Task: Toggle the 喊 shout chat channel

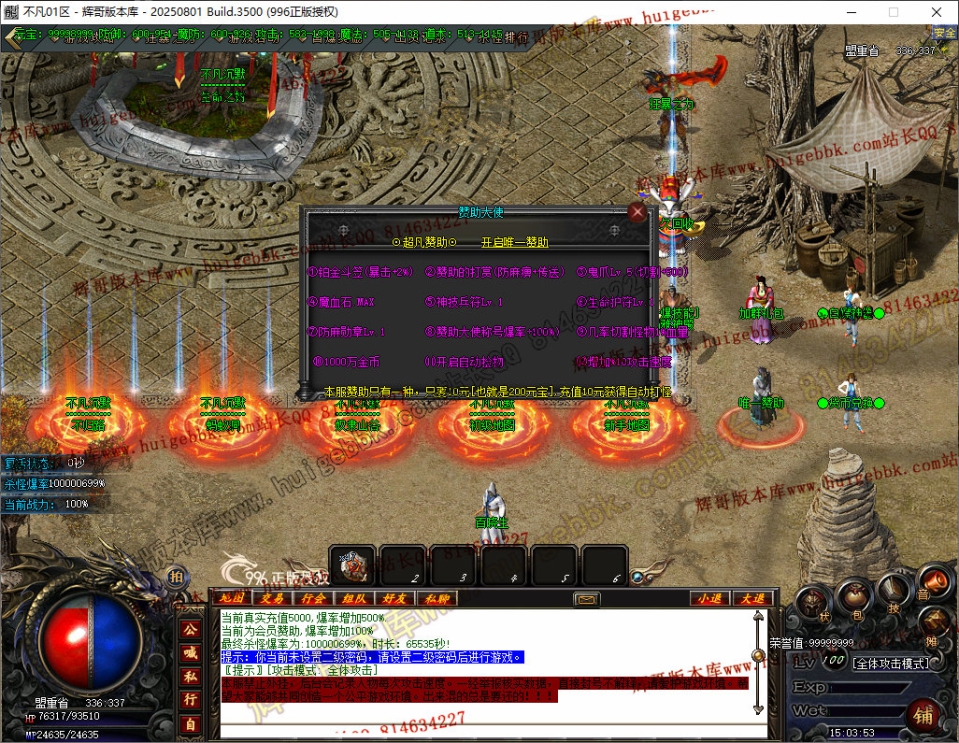Action: [x=190, y=652]
